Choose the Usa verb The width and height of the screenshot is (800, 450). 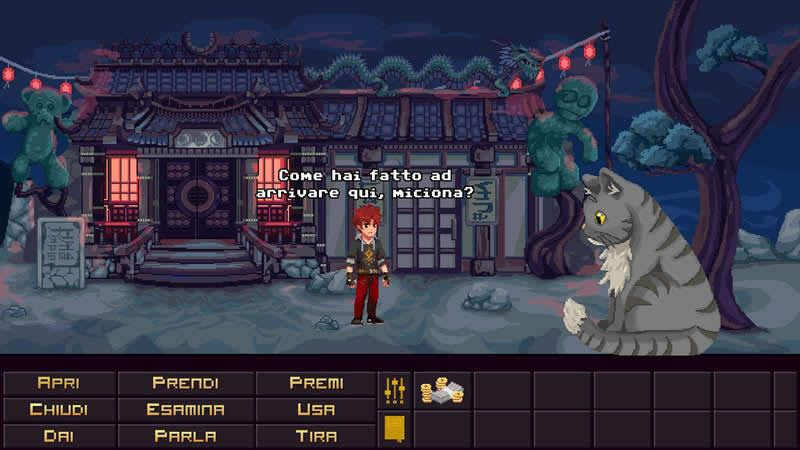tap(316, 409)
